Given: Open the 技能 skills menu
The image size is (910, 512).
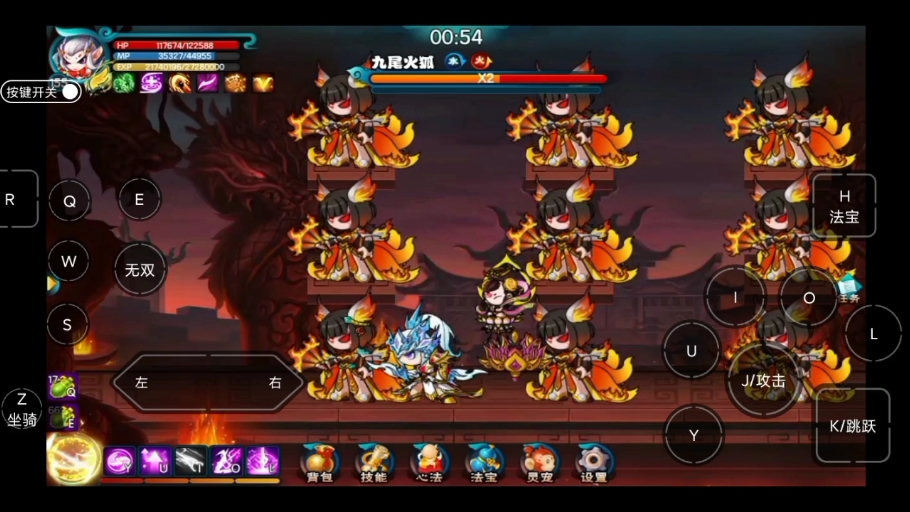Looking at the screenshot, I should 374,462.
